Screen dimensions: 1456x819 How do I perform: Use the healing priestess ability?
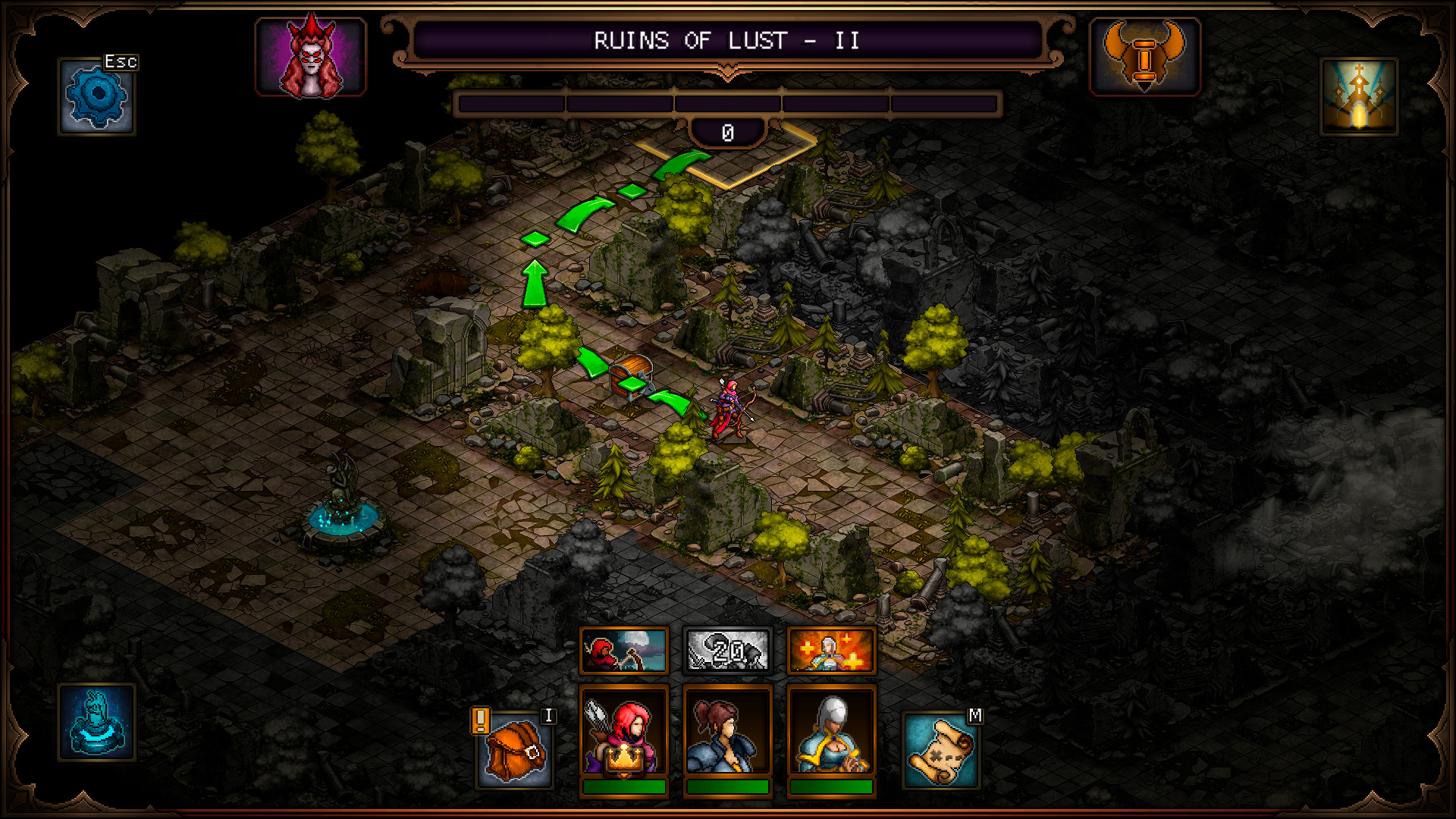tap(833, 651)
